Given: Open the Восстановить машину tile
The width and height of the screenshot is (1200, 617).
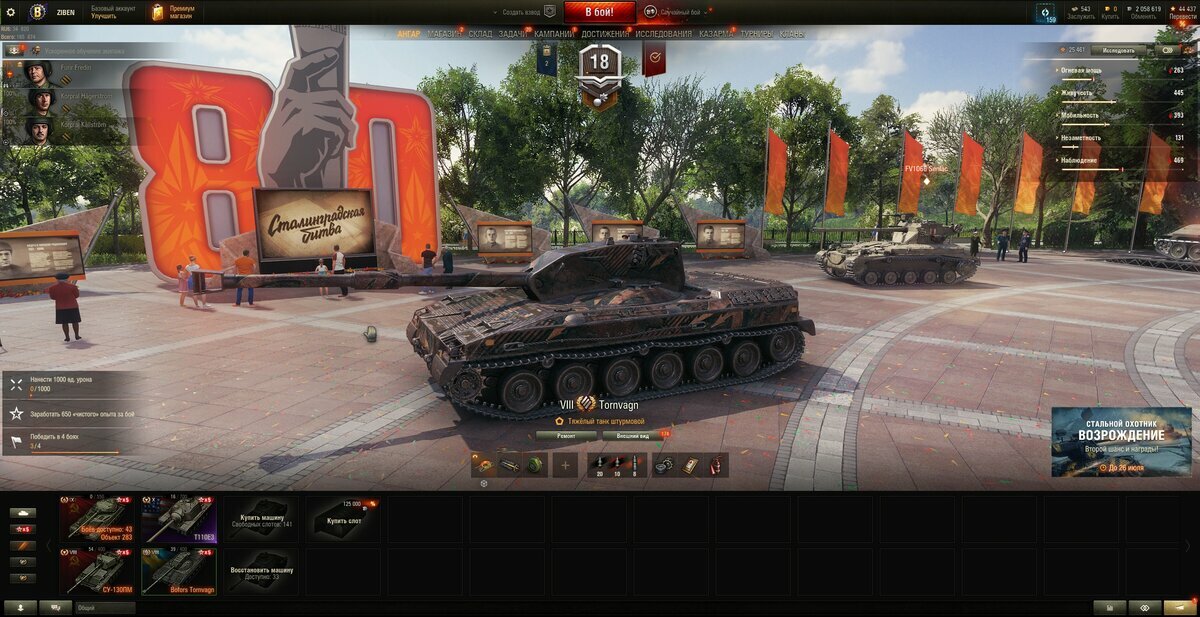Looking at the screenshot, I should click(x=260, y=571).
